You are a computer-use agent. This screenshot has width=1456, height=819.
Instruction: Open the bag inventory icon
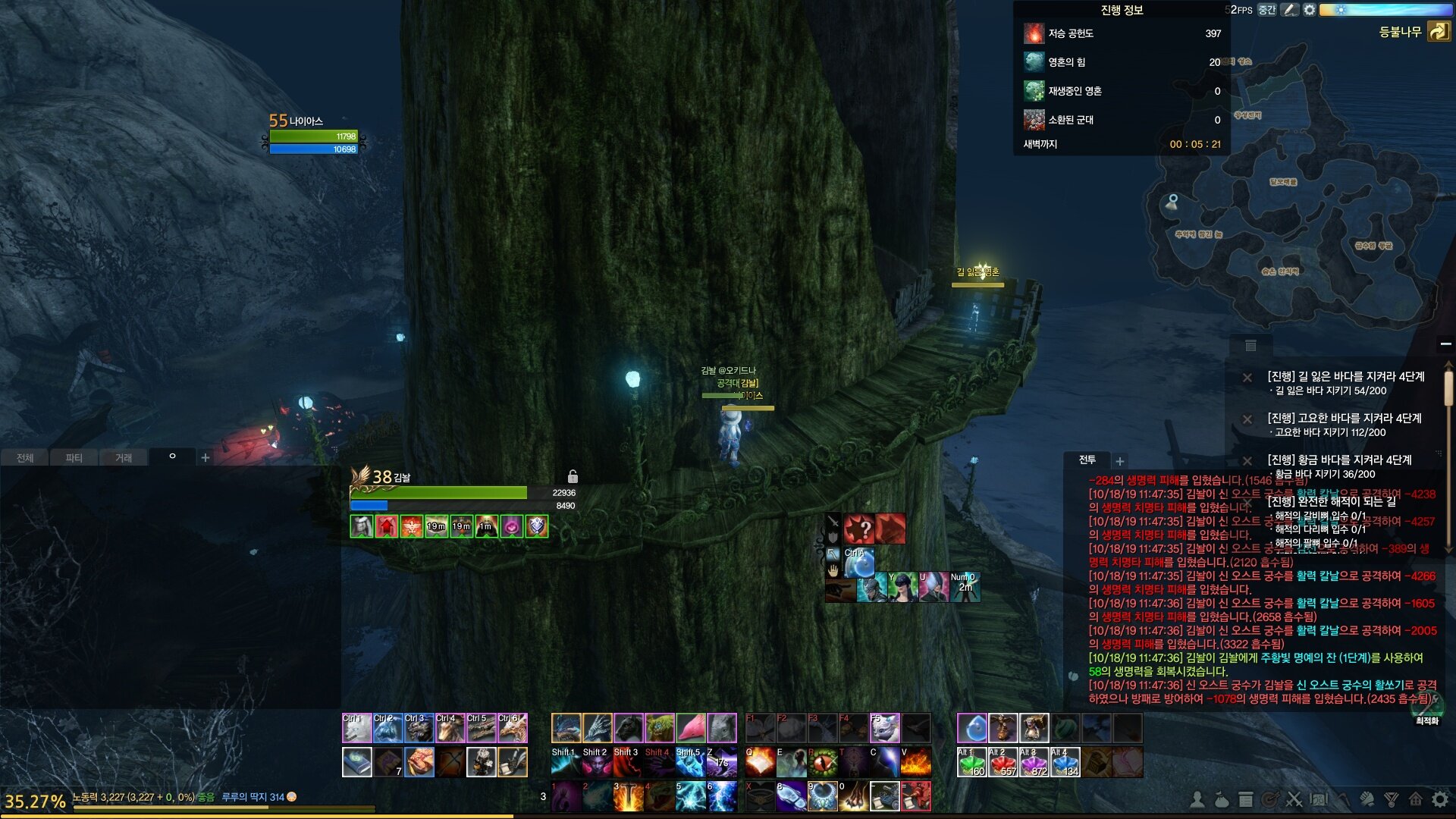pos(1221,799)
